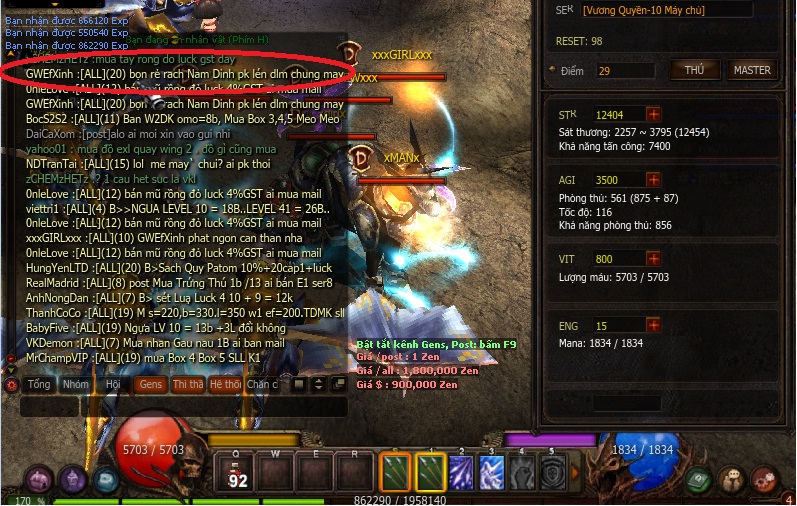Select the Nhóm chat tab

(x=75, y=384)
